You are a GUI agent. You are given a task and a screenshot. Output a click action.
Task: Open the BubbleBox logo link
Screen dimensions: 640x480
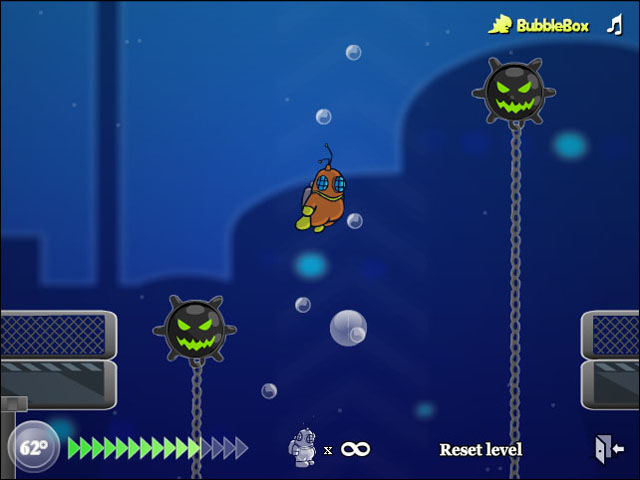(x=540, y=25)
